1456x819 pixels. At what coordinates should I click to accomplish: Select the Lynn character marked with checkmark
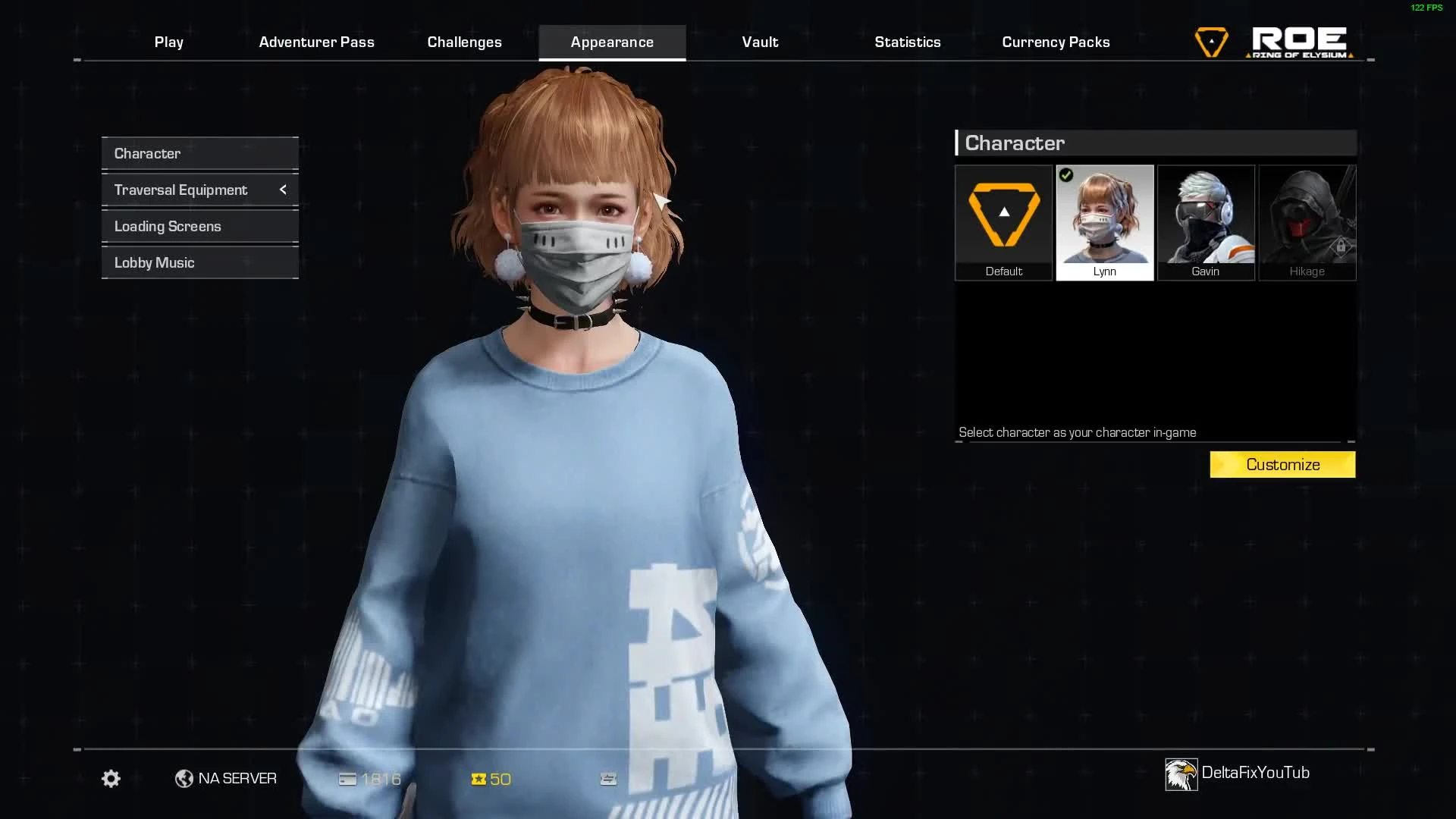tap(1105, 220)
